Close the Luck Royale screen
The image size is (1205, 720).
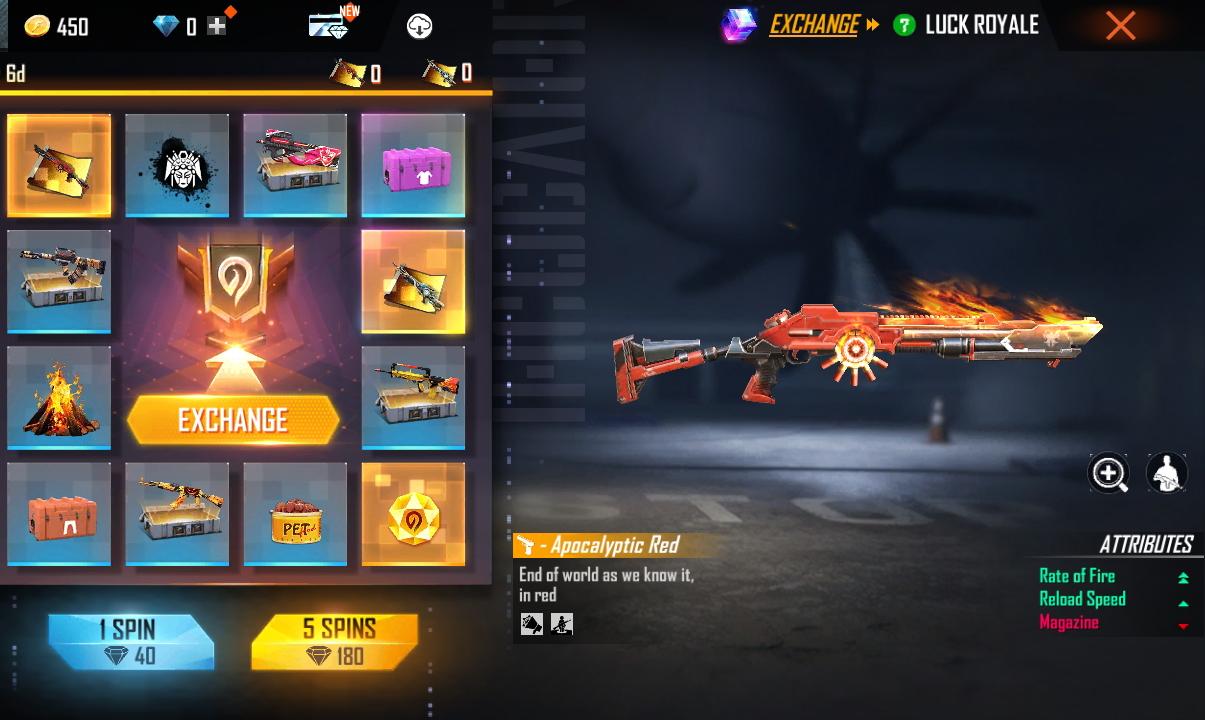coord(1120,26)
